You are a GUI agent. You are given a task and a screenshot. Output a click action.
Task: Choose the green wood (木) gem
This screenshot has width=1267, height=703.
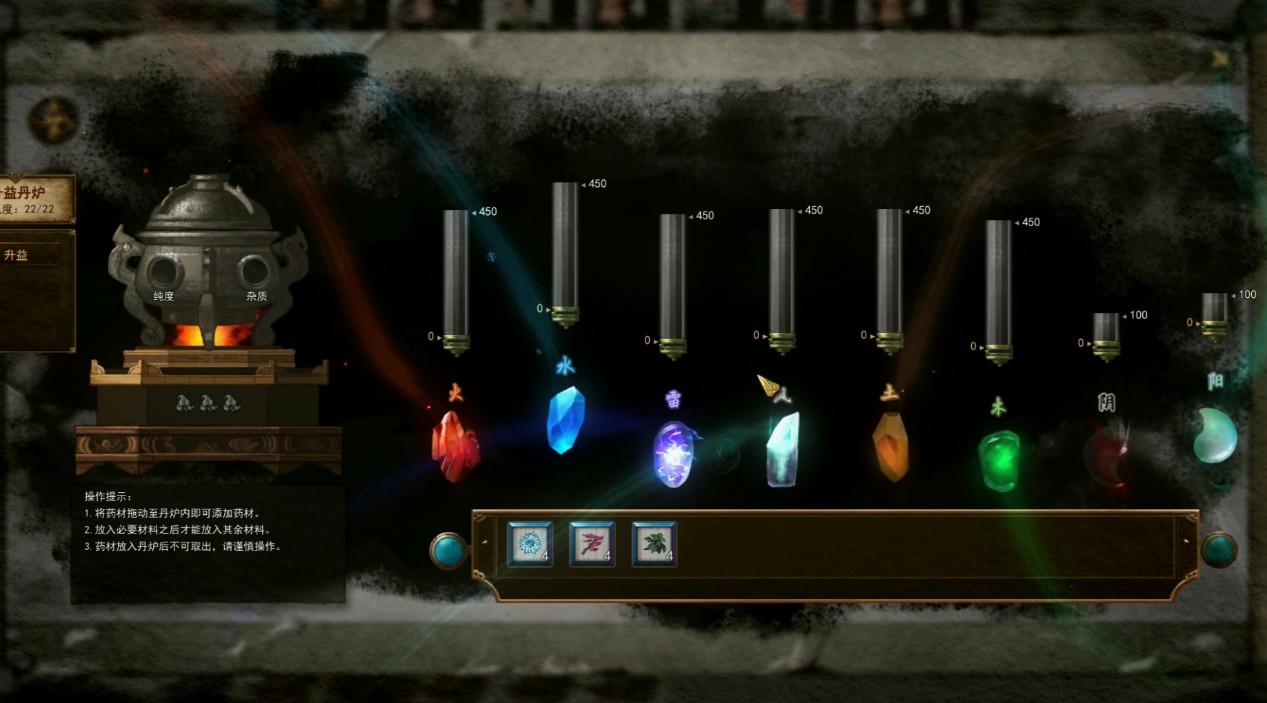pyautogui.click(x=998, y=459)
